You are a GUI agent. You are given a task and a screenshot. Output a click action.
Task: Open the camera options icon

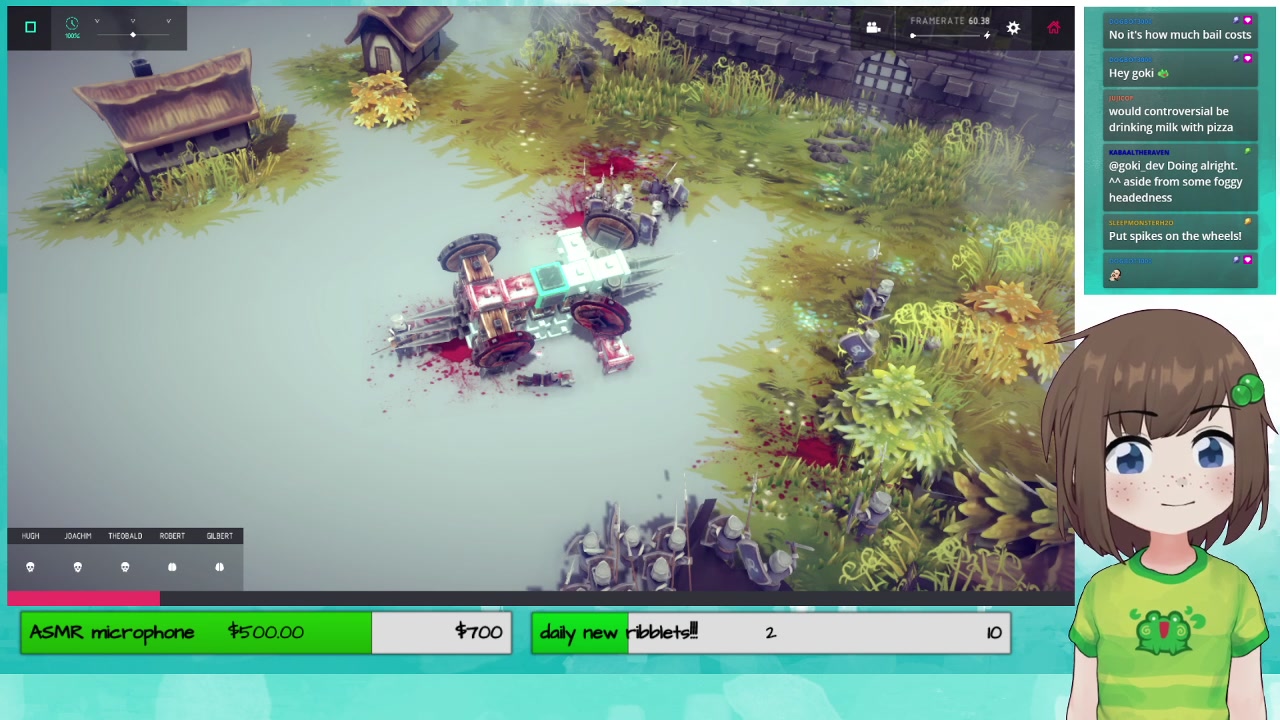click(873, 28)
